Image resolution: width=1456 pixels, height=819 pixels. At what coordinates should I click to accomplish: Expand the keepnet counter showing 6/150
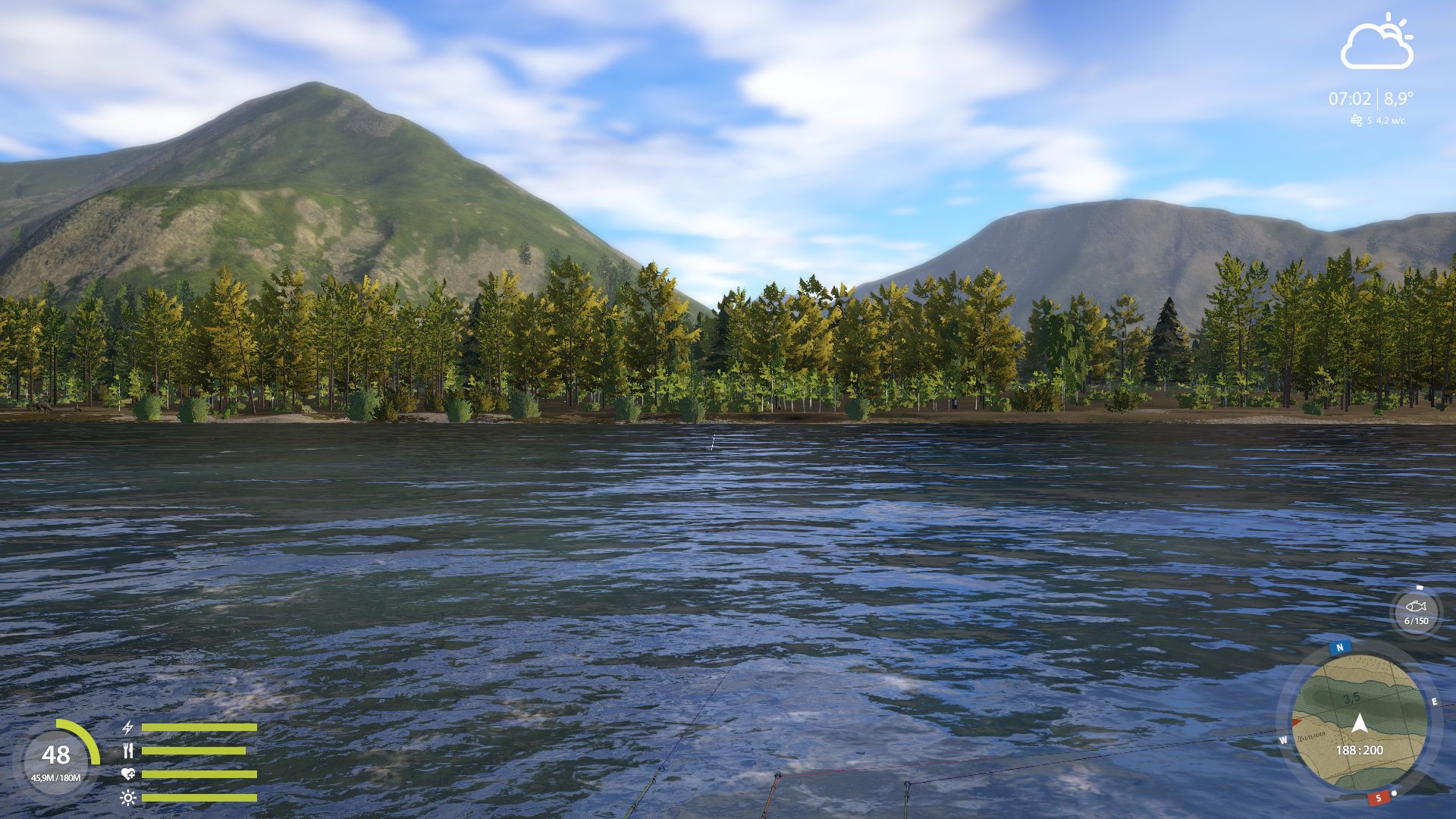(1417, 620)
